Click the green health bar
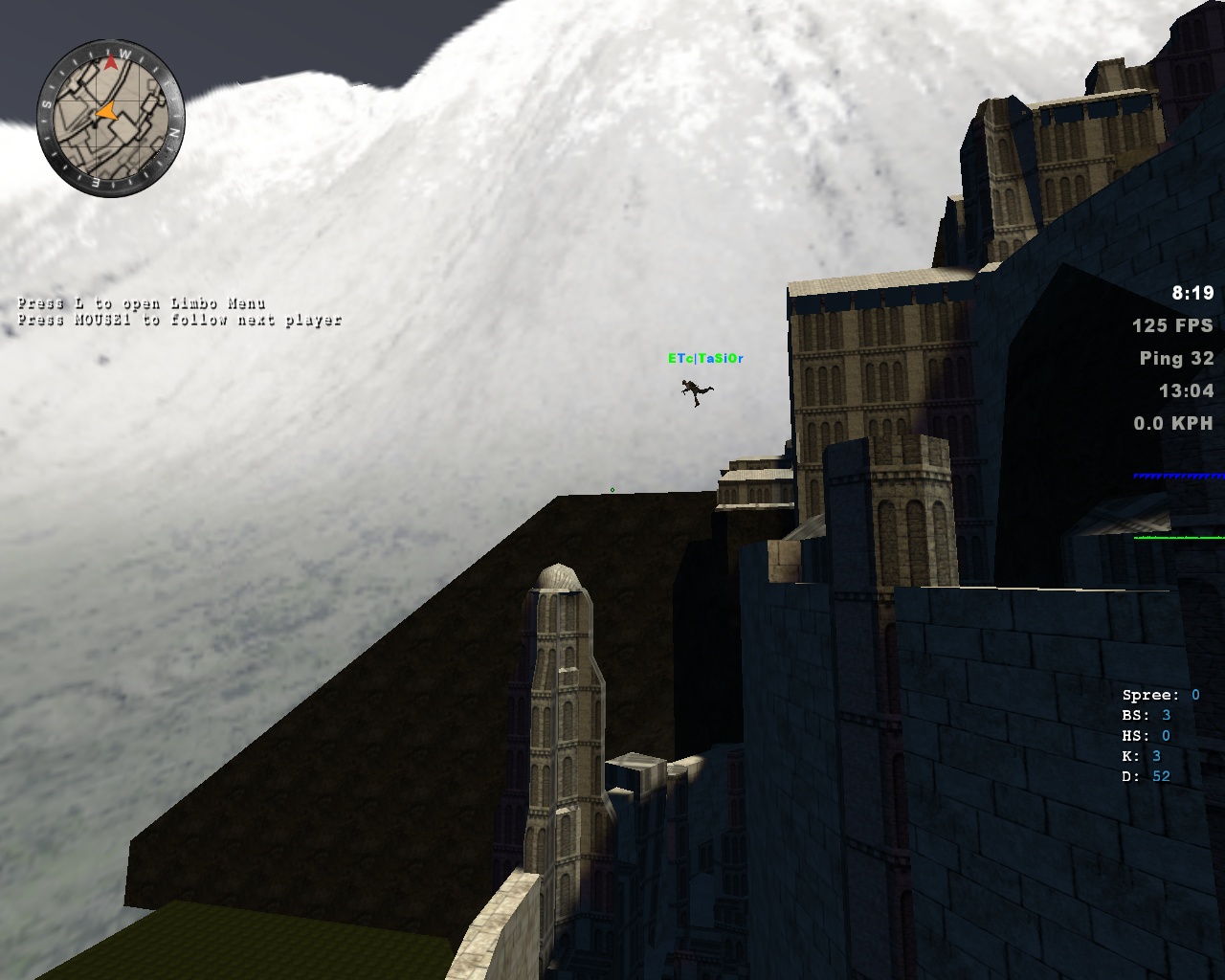This screenshot has width=1225, height=980. pos(1177,538)
